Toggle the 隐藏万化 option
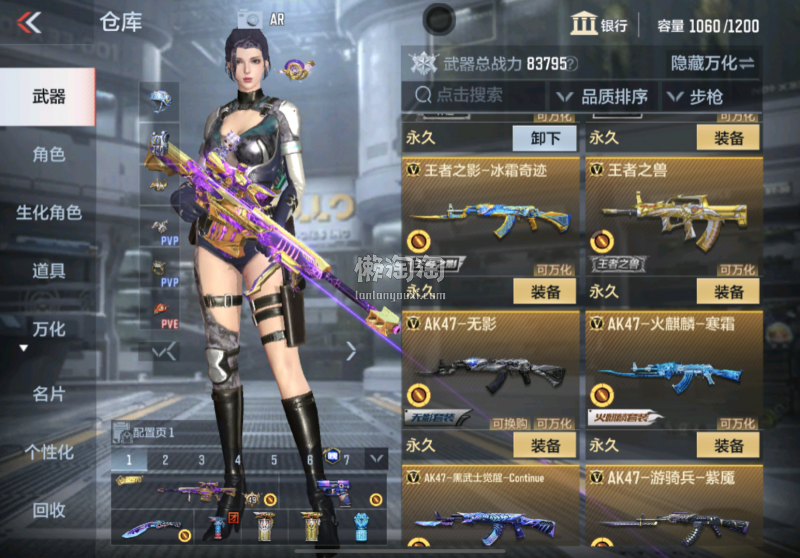 point(711,63)
